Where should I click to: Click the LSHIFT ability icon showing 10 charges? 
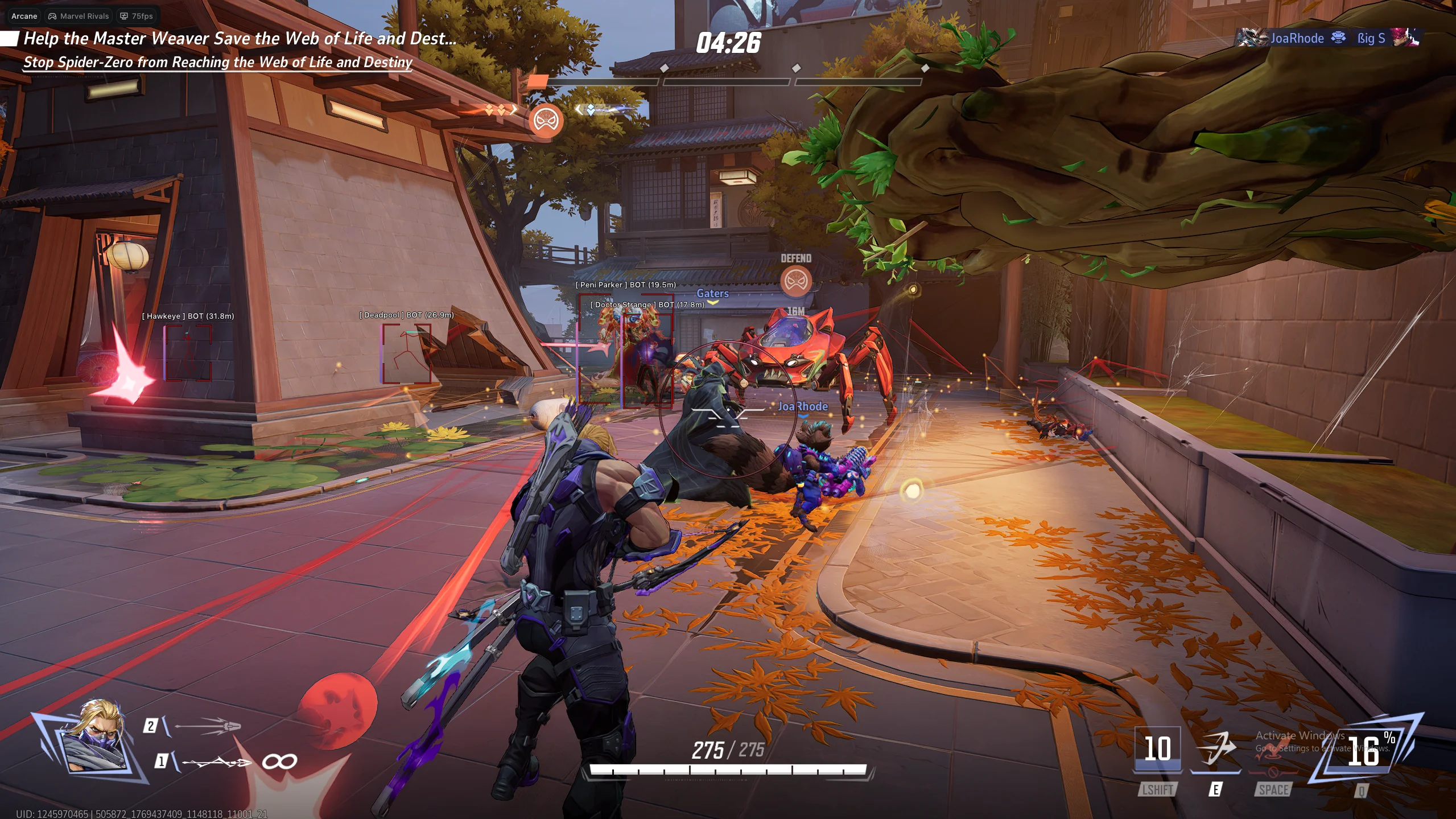click(1159, 750)
